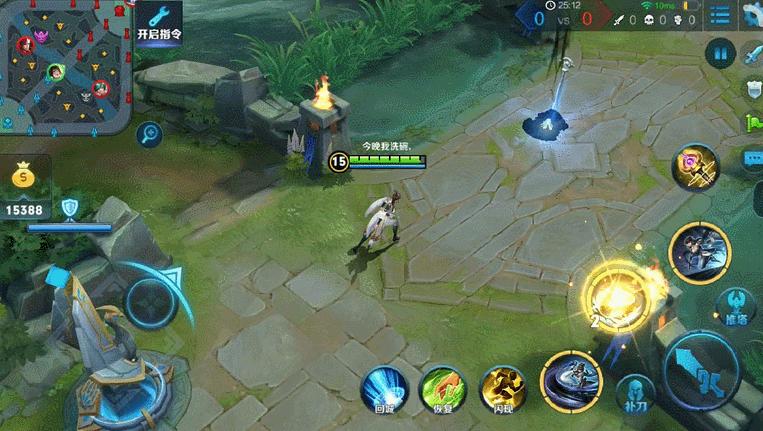Cast the 闪现 flash spell
The image size is (763, 431).
[503, 388]
